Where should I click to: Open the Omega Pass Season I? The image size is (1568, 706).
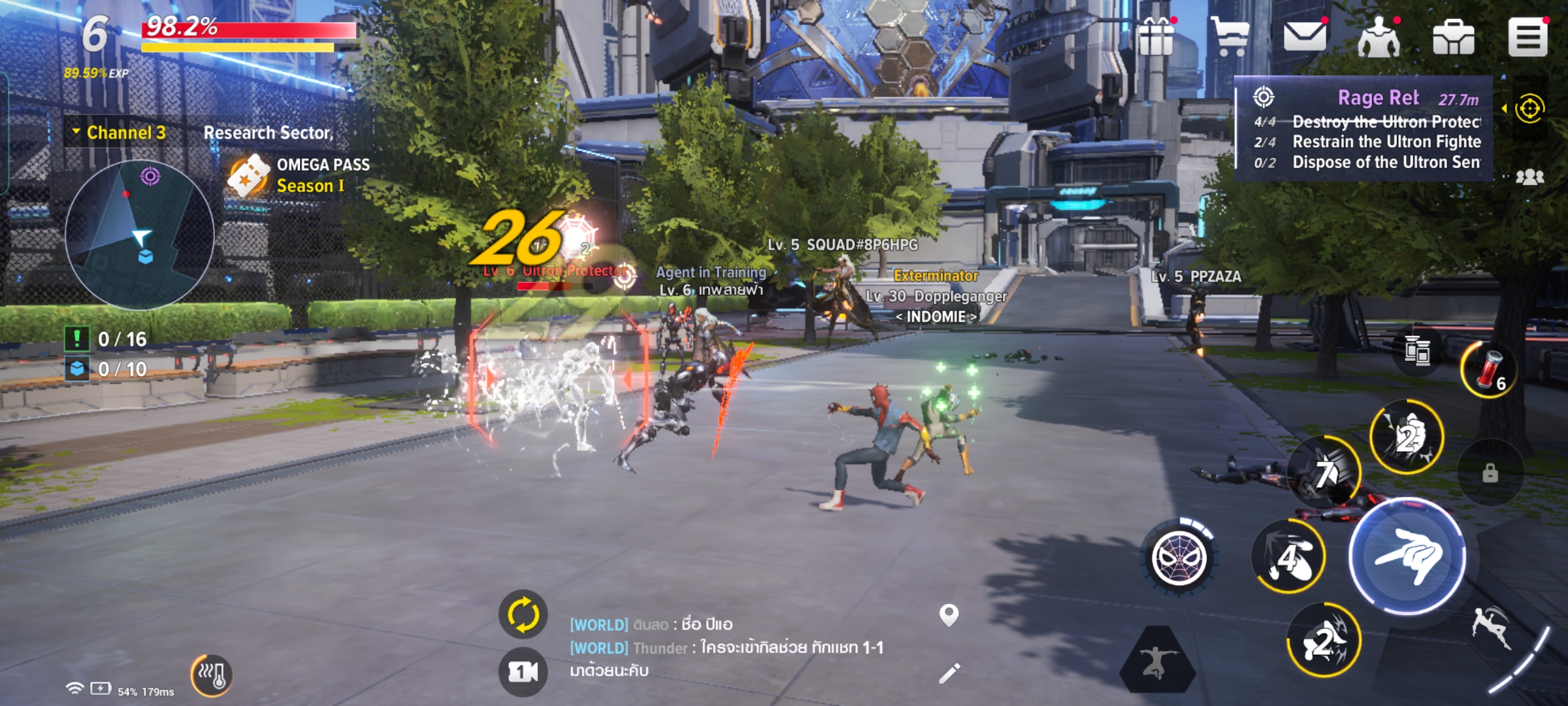tap(299, 175)
